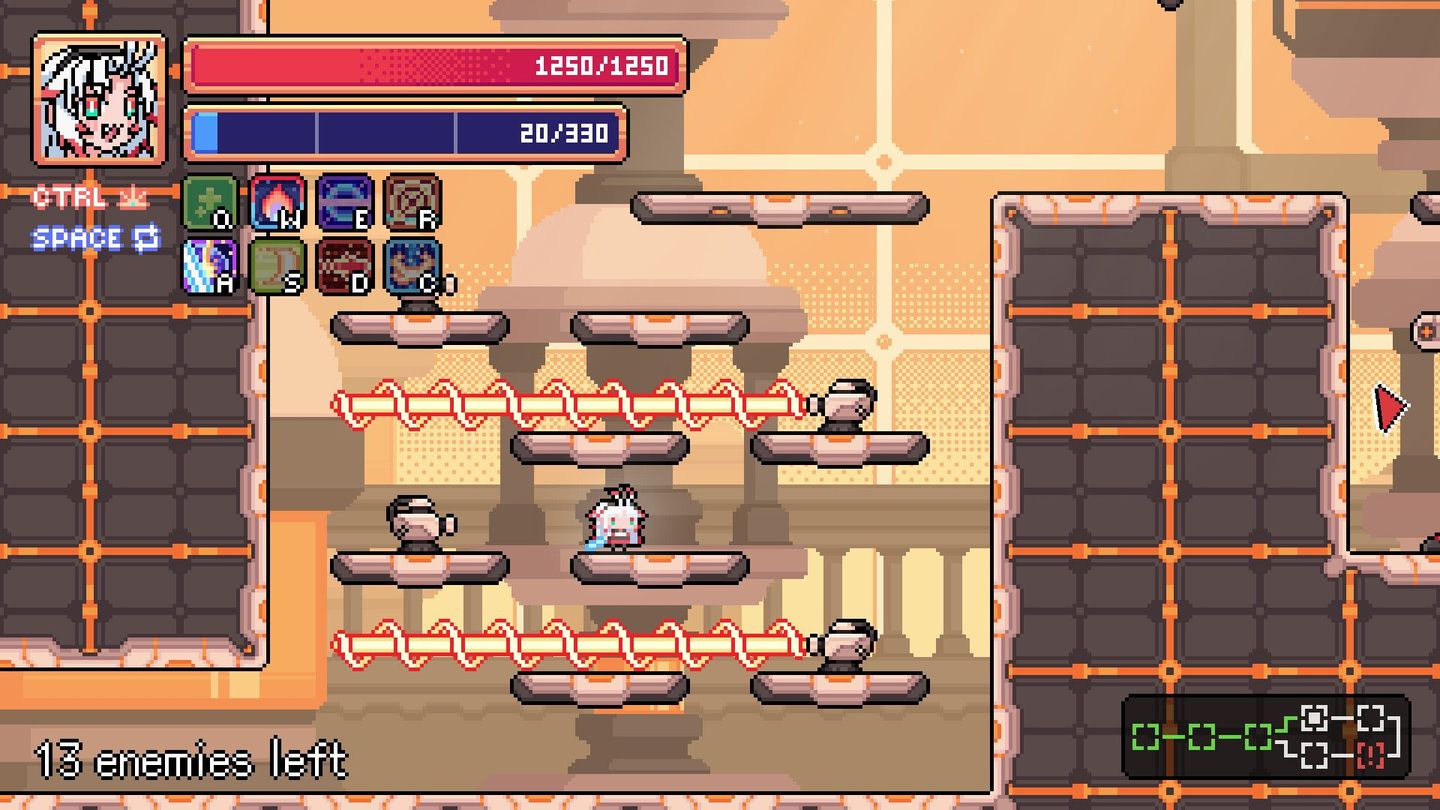Select the red exclamation room on the minimap
This screenshot has width=1440, height=810.
pyautogui.click(x=1371, y=755)
